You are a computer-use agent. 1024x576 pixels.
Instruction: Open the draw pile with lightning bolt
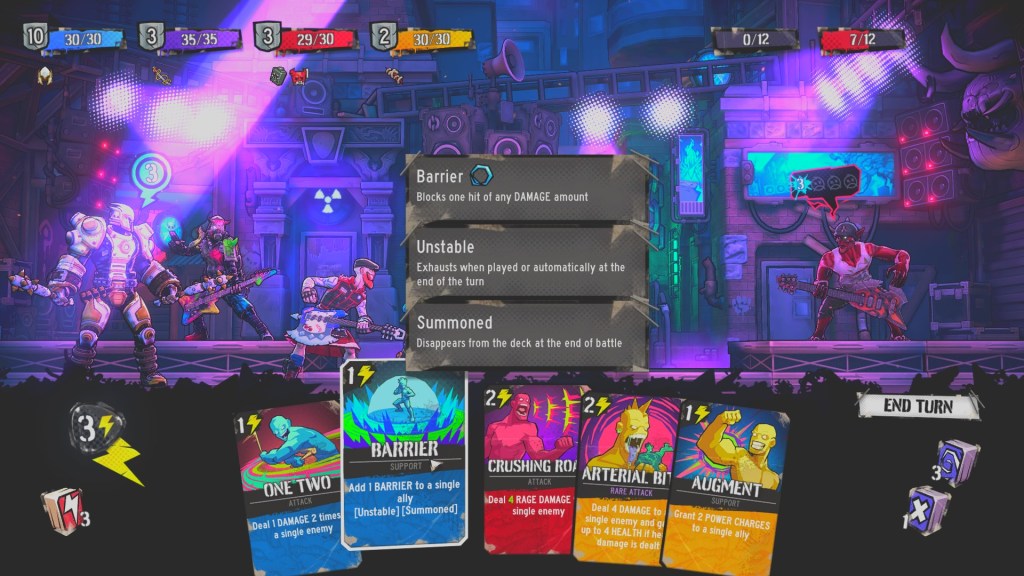(x=62, y=509)
